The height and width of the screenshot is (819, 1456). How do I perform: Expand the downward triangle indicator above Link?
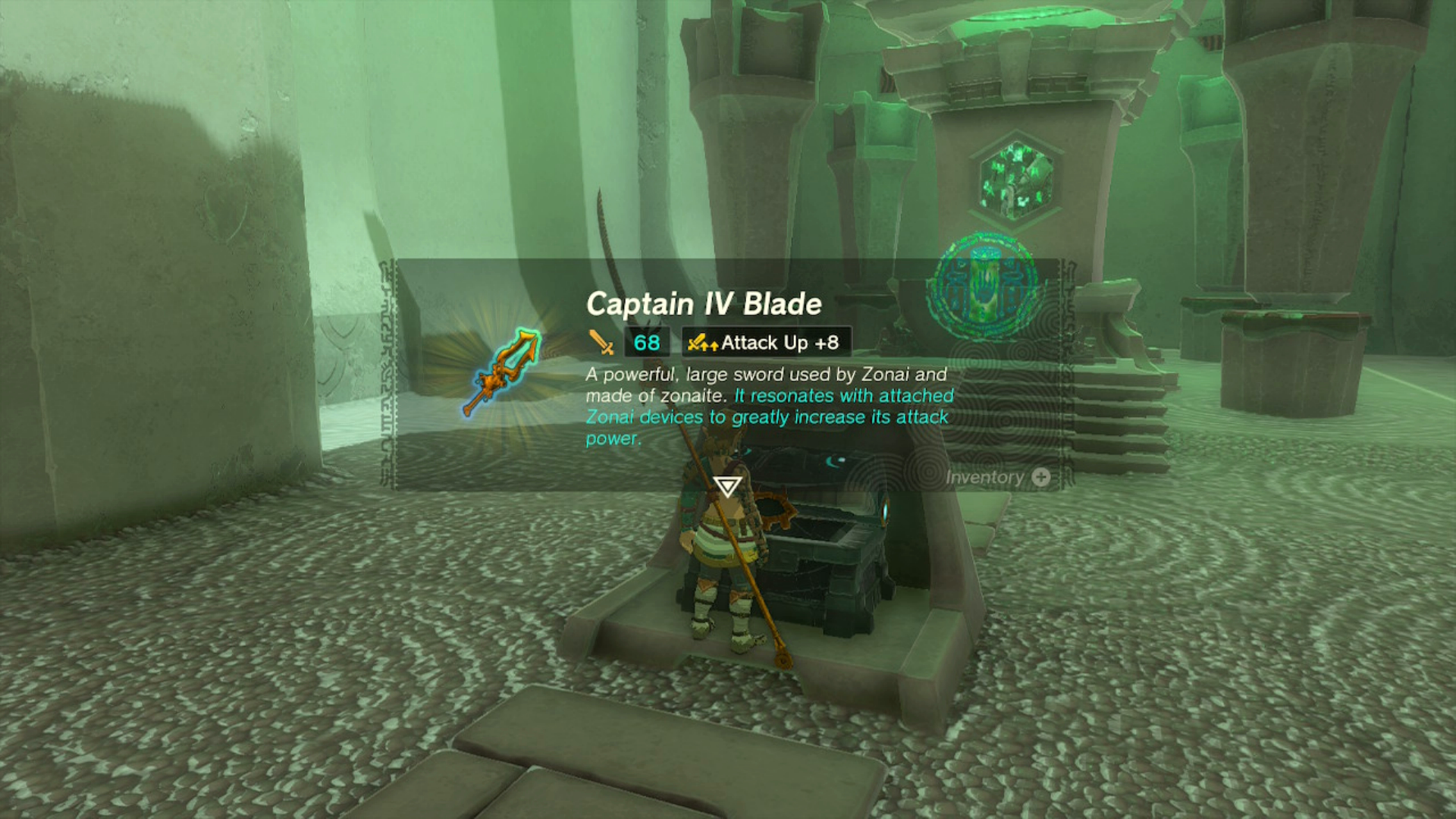point(726,486)
